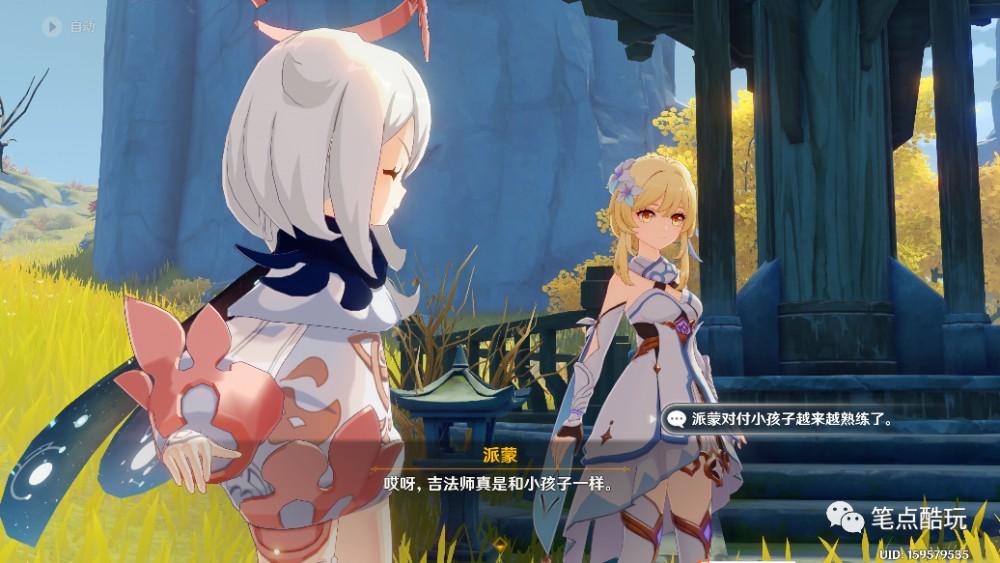Choose reply "派蒙对付小孩子越来越熟练了。"
Screen dimensions: 1000x563
click(783, 419)
